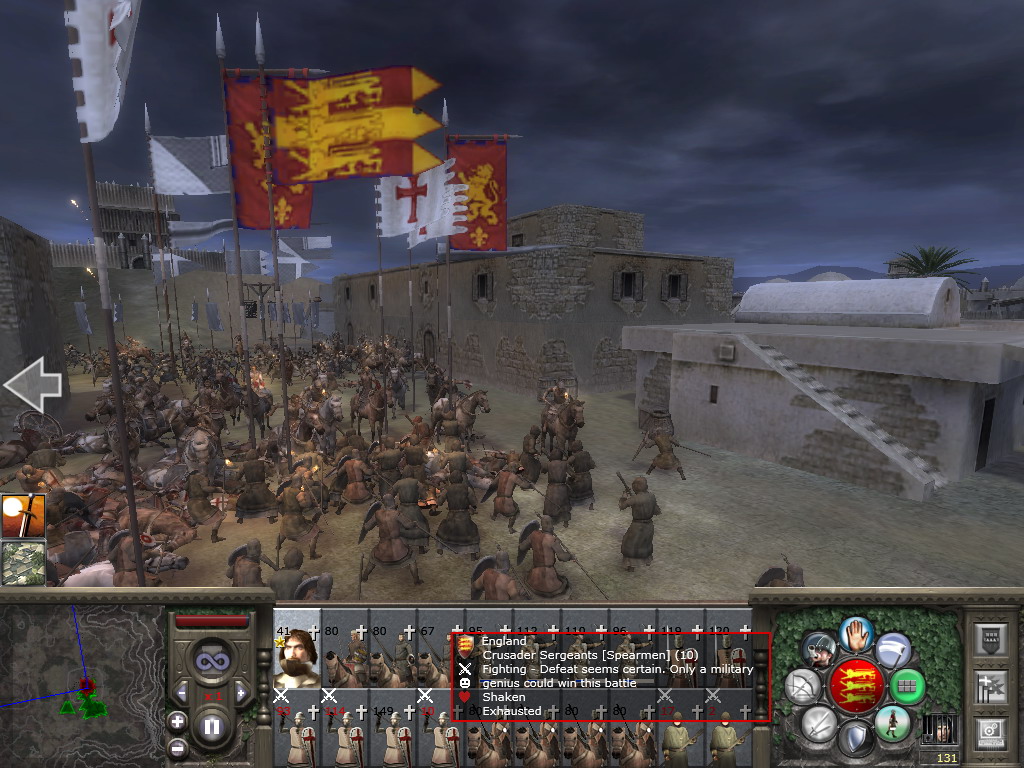Image resolution: width=1024 pixels, height=768 pixels.
Task: Toggle the running man button
Action: click(x=892, y=723)
